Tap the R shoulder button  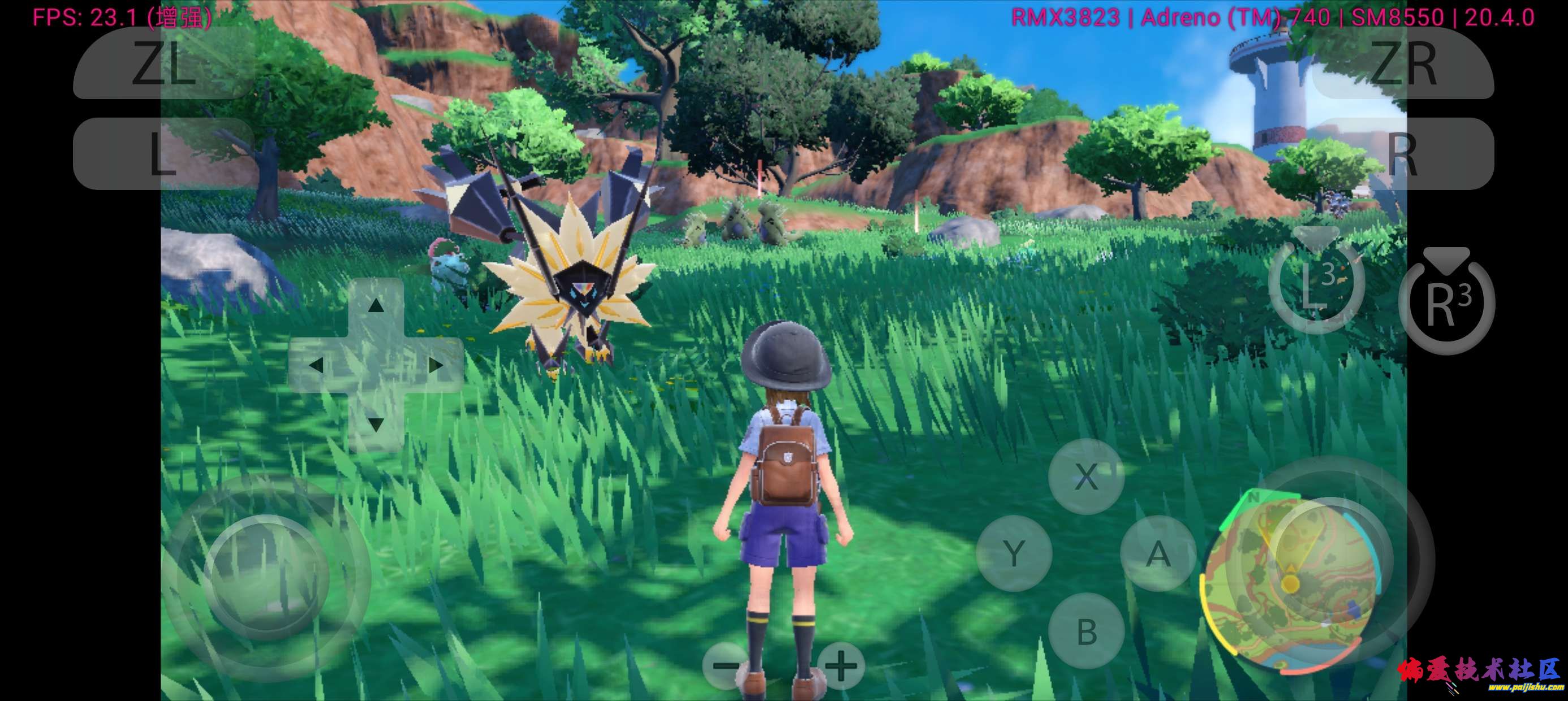click(x=1403, y=153)
